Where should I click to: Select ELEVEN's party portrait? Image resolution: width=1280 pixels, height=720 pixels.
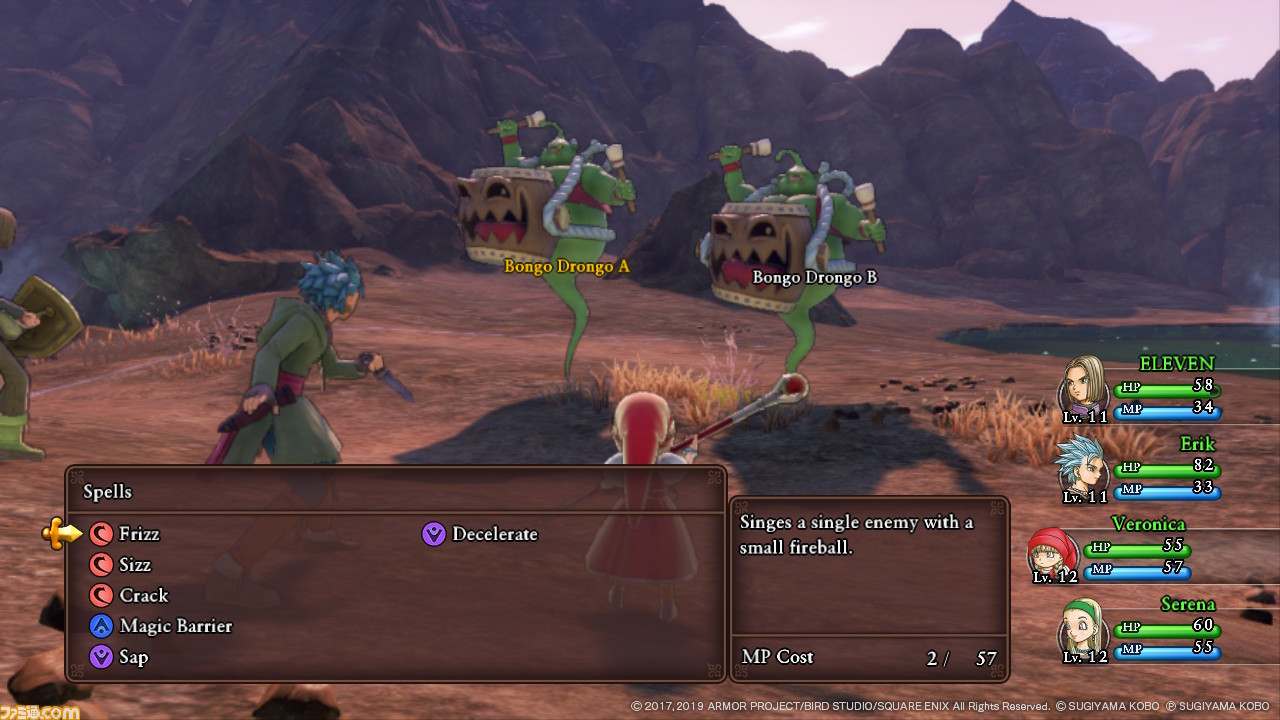point(1084,385)
